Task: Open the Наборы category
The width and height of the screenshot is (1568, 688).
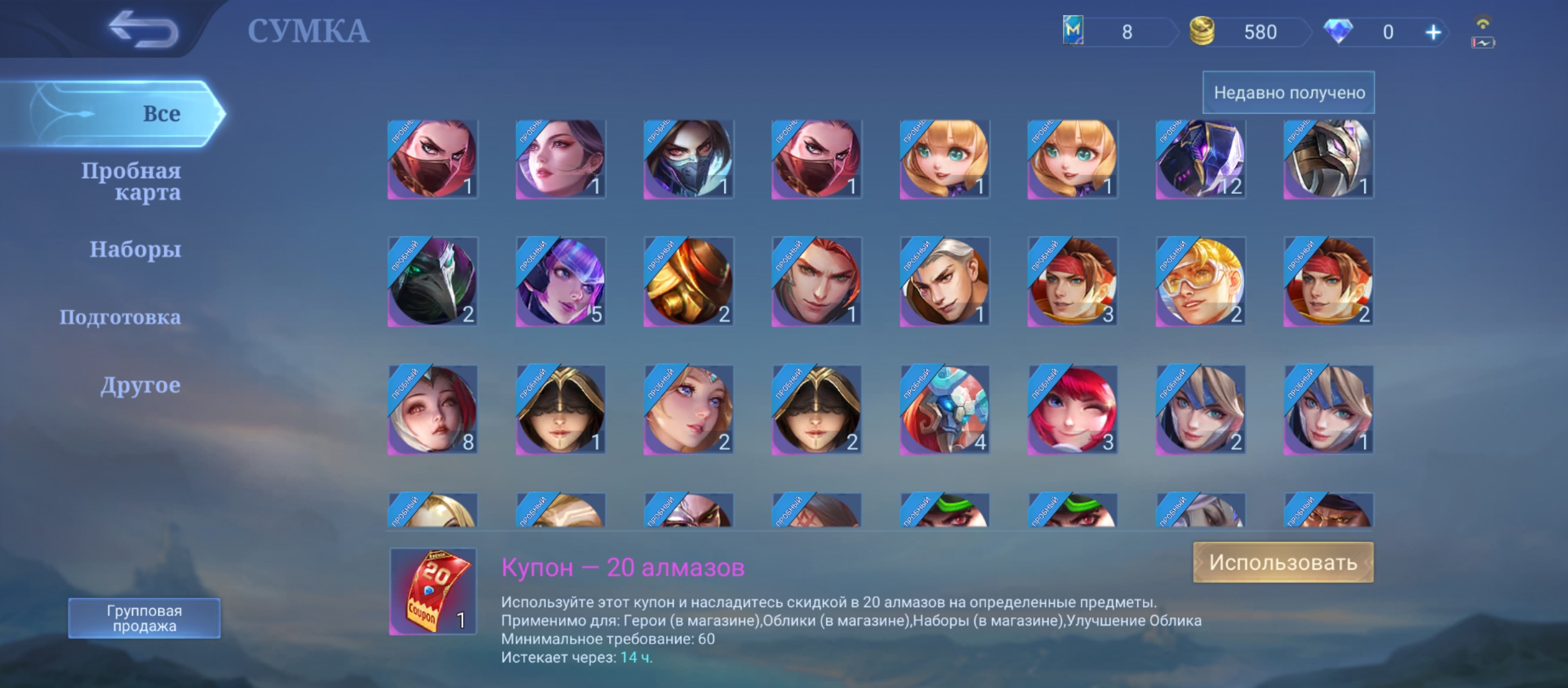Action: coord(135,249)
